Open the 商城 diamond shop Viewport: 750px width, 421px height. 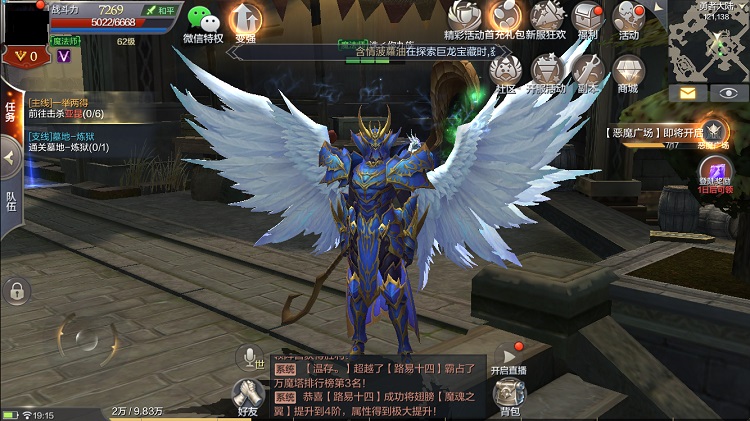629,69
